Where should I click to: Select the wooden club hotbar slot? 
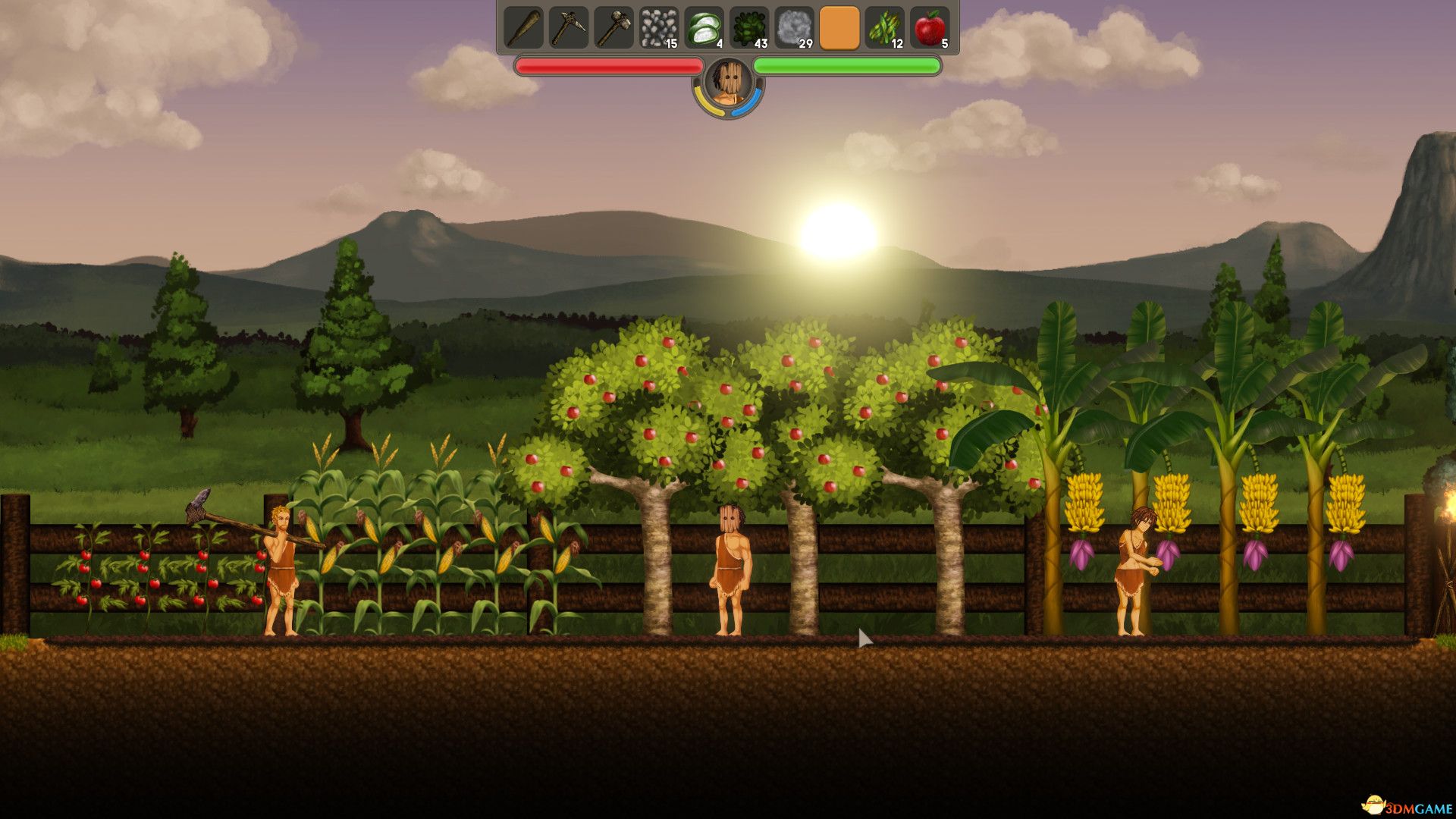click(523, 28)
